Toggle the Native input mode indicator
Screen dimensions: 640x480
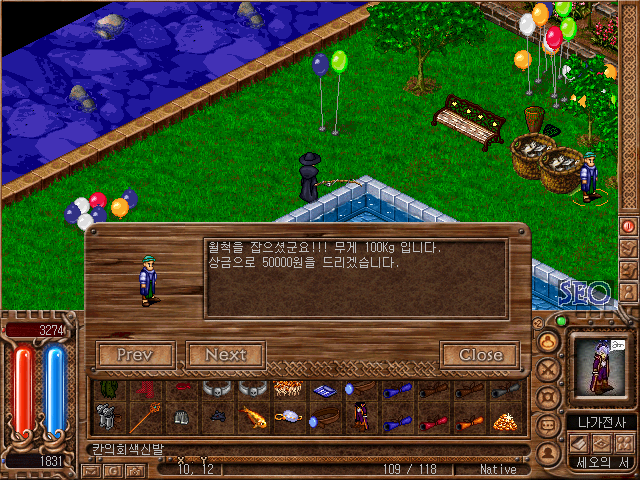(x=498, y=468)
